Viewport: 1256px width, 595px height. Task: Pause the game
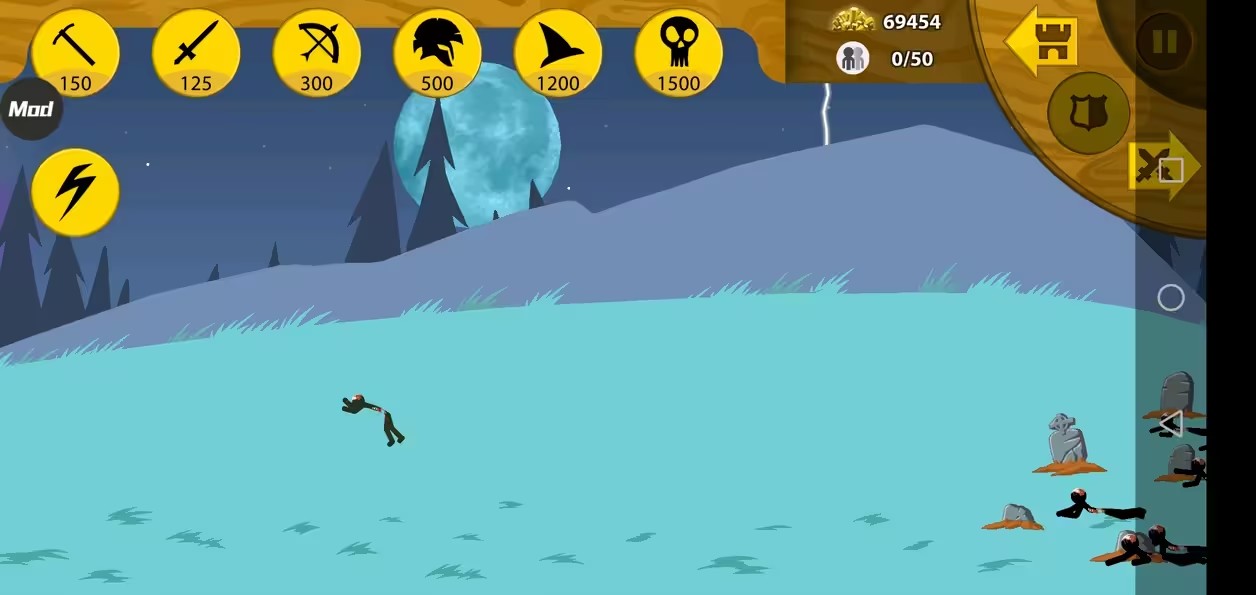pos(1164,41)
